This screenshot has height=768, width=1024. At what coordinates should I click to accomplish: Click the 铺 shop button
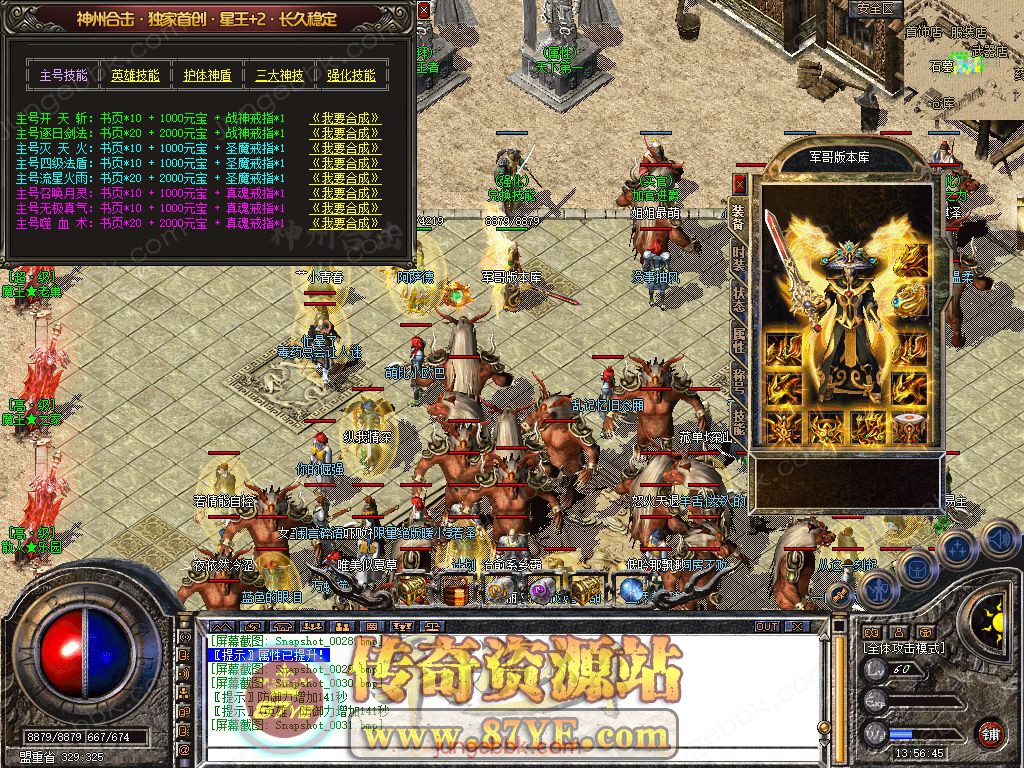coord(990,732)
